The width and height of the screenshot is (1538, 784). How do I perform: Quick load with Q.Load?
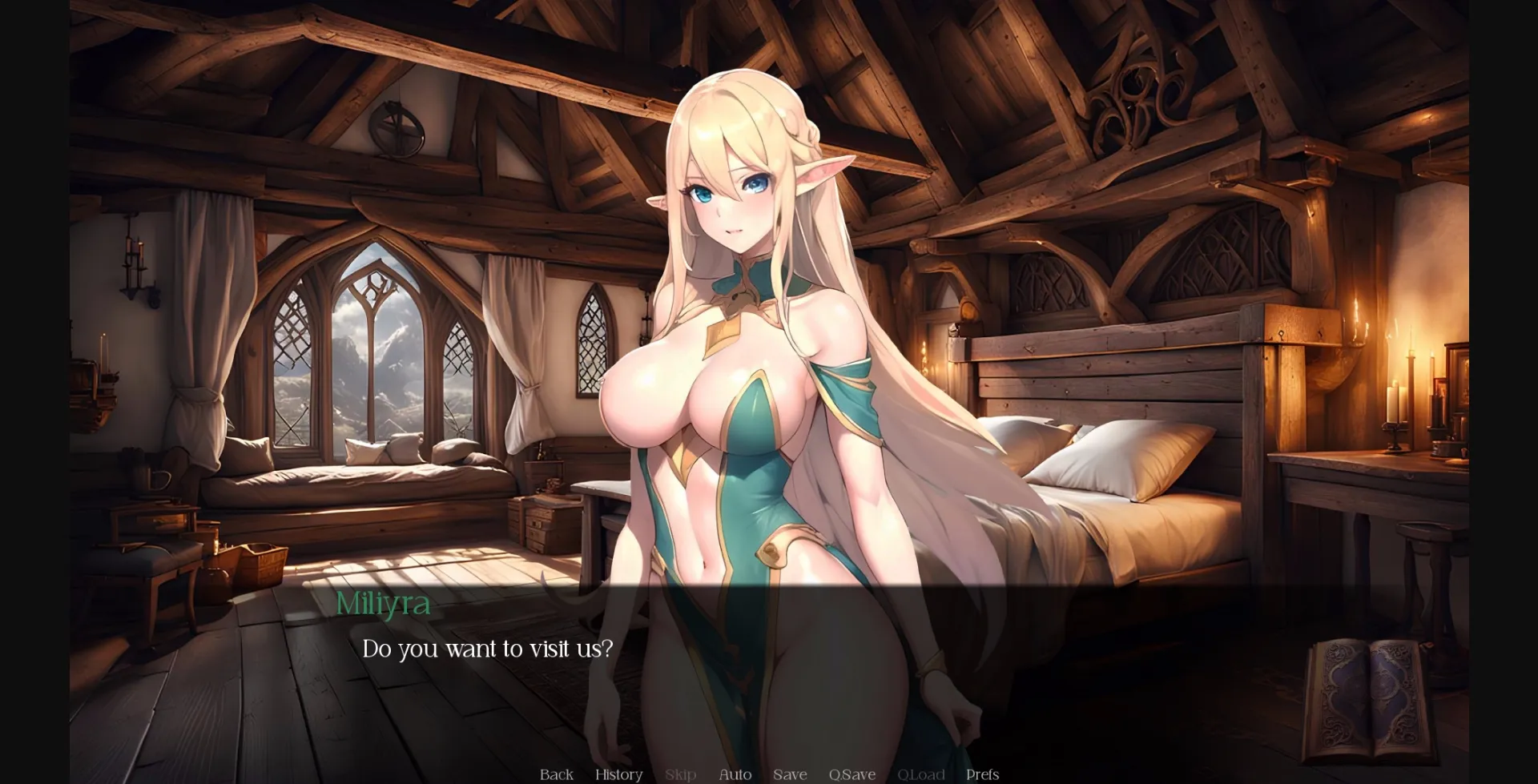coord(920,774)
